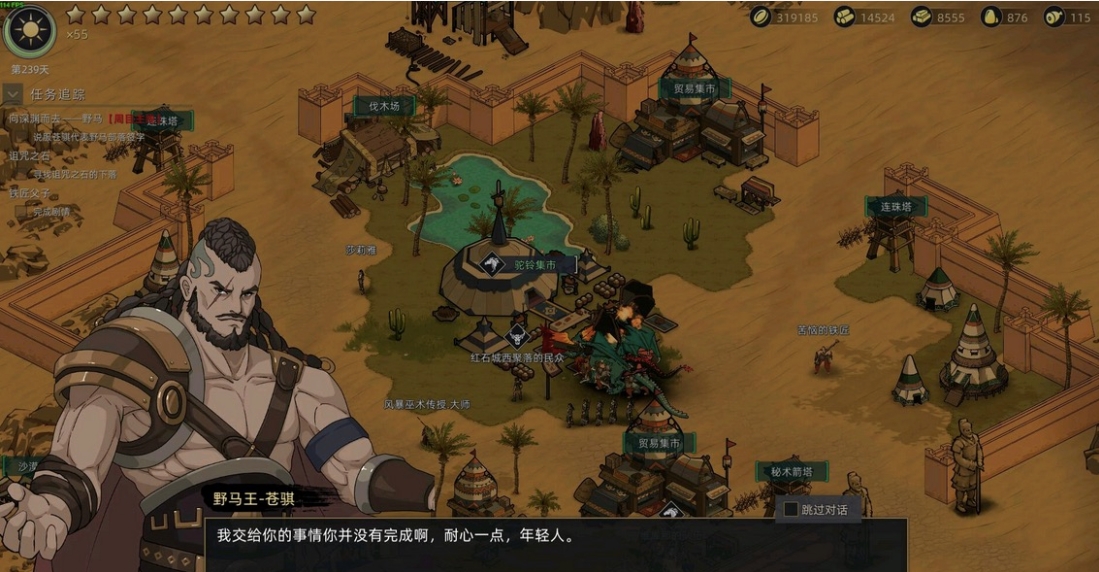Screen dimensions: 1099x572
Task: Choose the 秘术箭塔 tower label
Action: coord(791,472)
